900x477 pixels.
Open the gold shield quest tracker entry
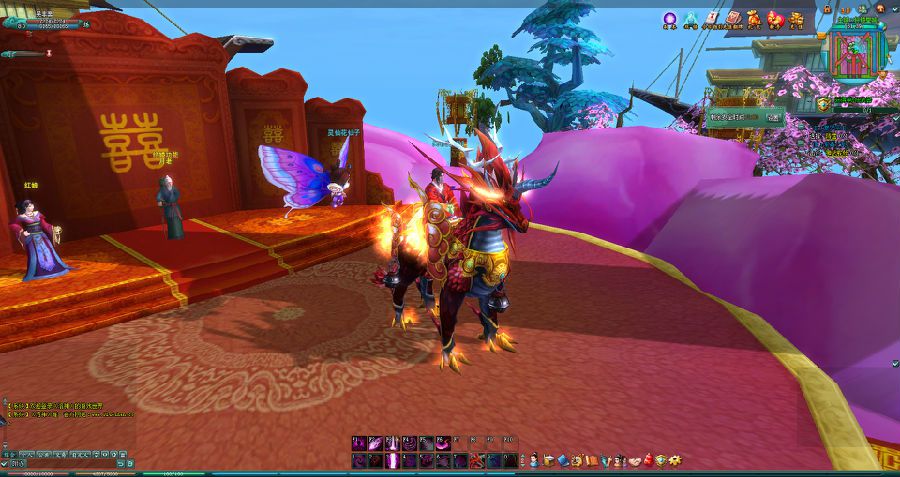[822, 103]
